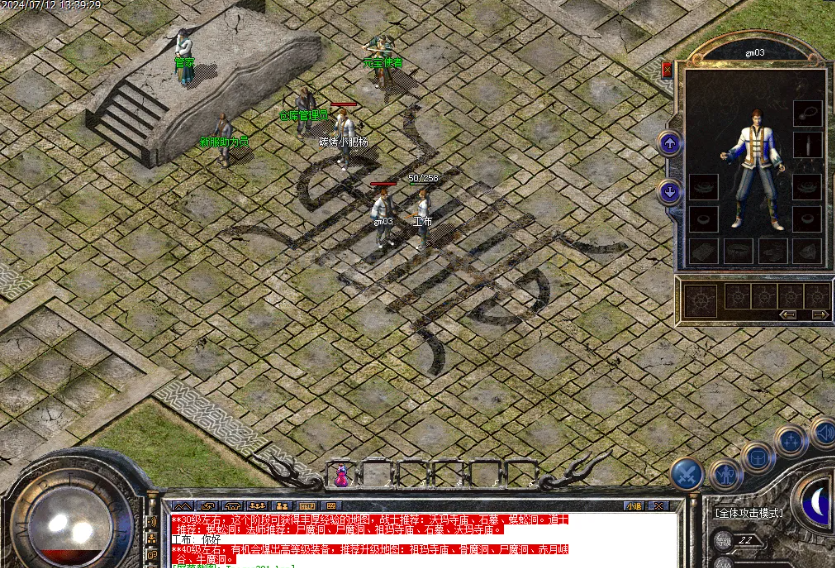Click the speaker icon left of chat
Screen dimensions: 835x568
click(152, 521)
